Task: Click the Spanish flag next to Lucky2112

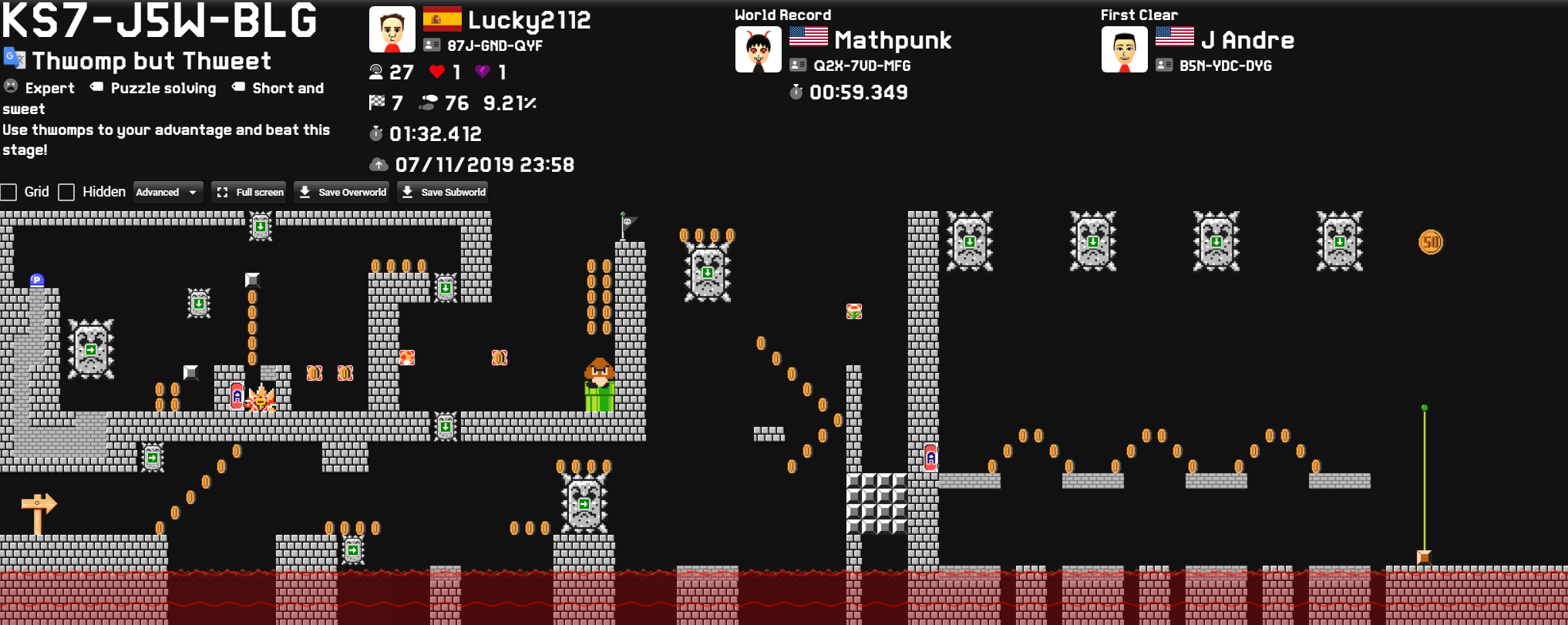Action: click(x=441, y=18)
